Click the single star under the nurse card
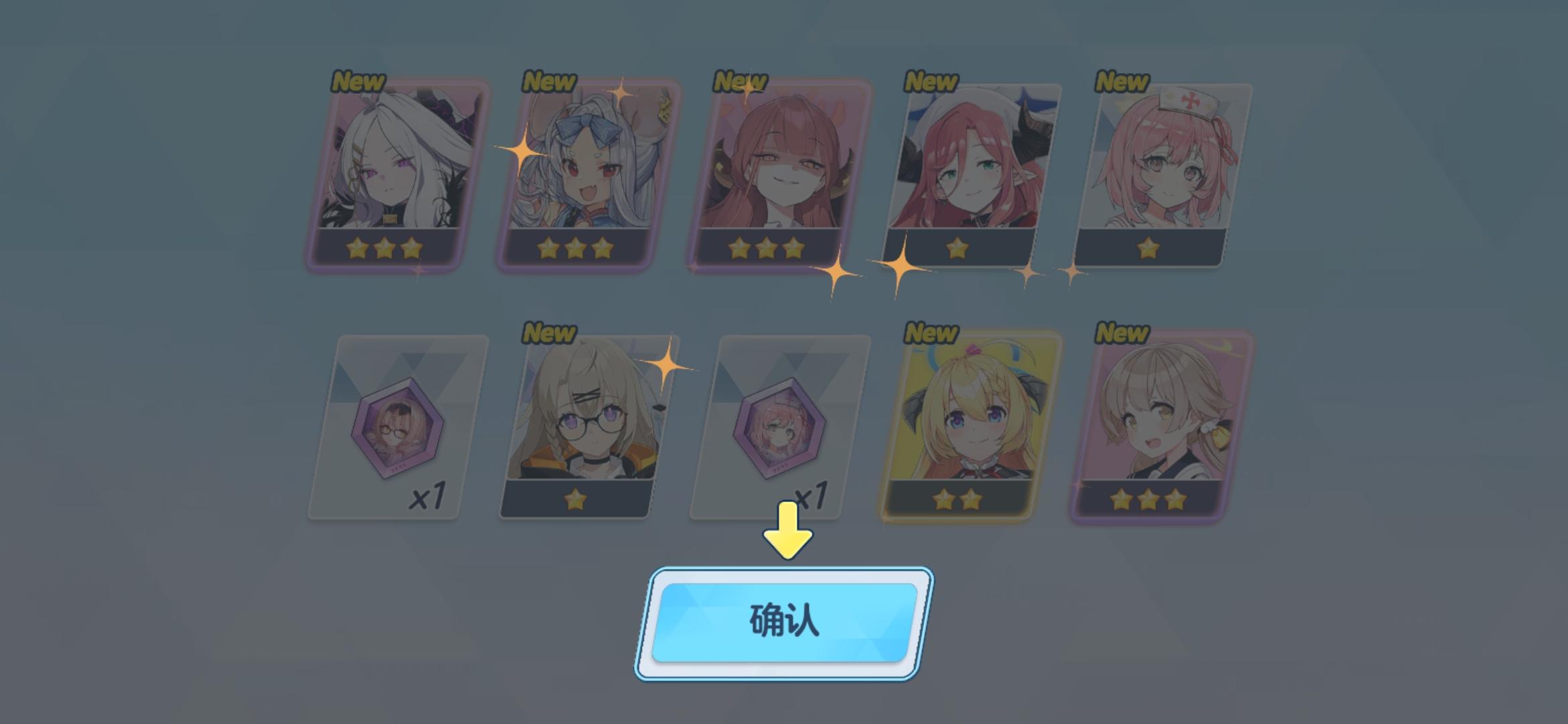Image resolution: width=1568 pixels, height=724 pixels. click(x=1147, y=249)
